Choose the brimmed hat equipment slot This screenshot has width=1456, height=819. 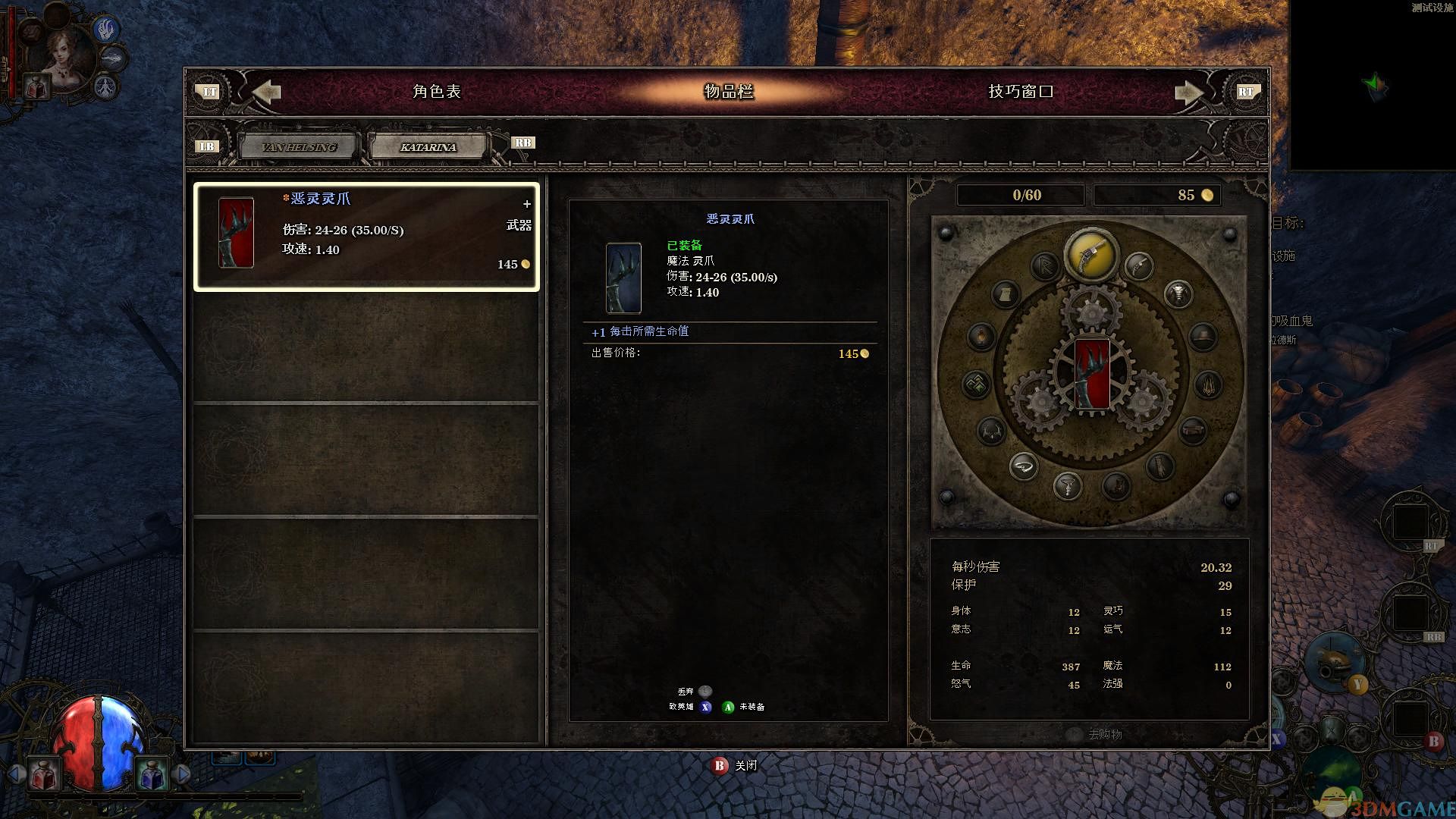click(x=1203, y=336)
